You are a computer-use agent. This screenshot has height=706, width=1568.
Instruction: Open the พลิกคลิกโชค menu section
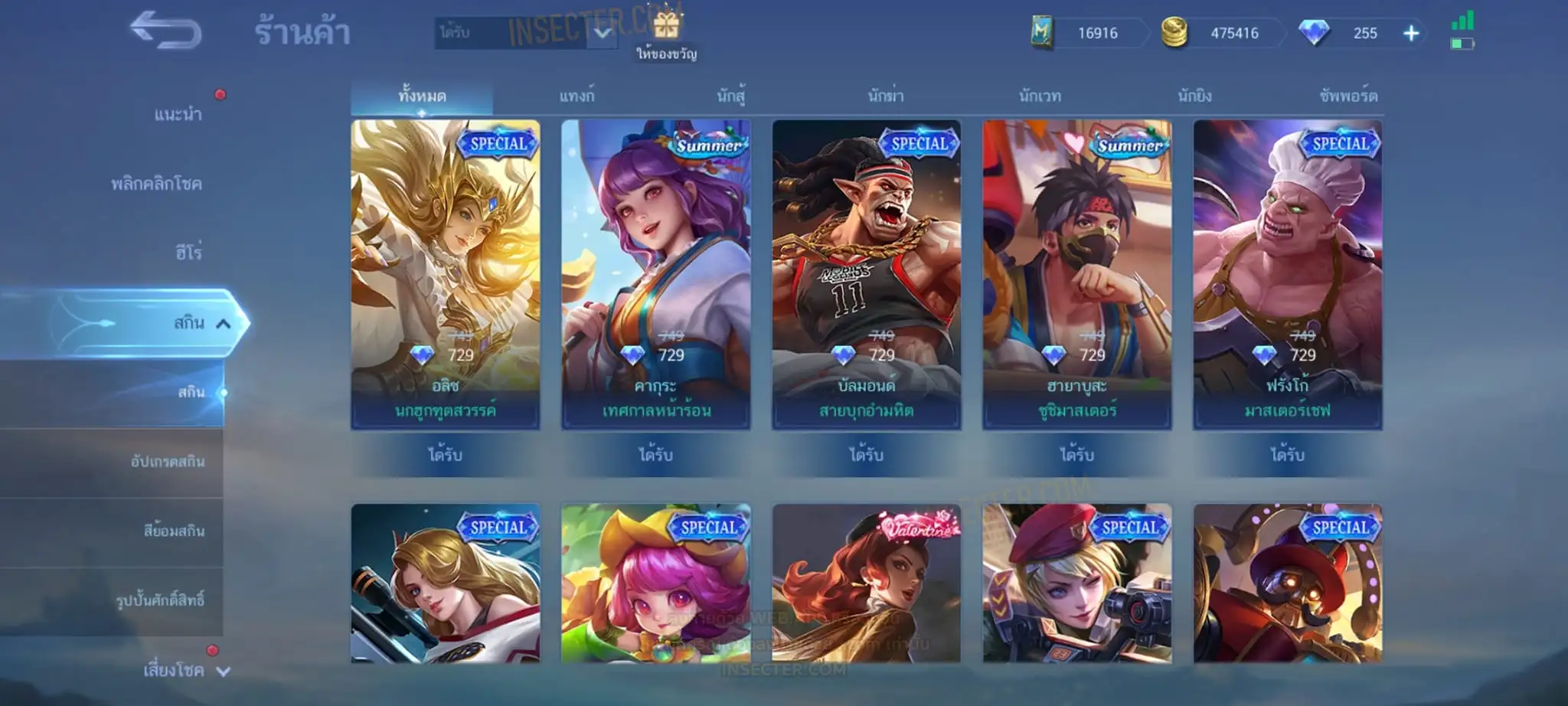click(x=156, y=184)
